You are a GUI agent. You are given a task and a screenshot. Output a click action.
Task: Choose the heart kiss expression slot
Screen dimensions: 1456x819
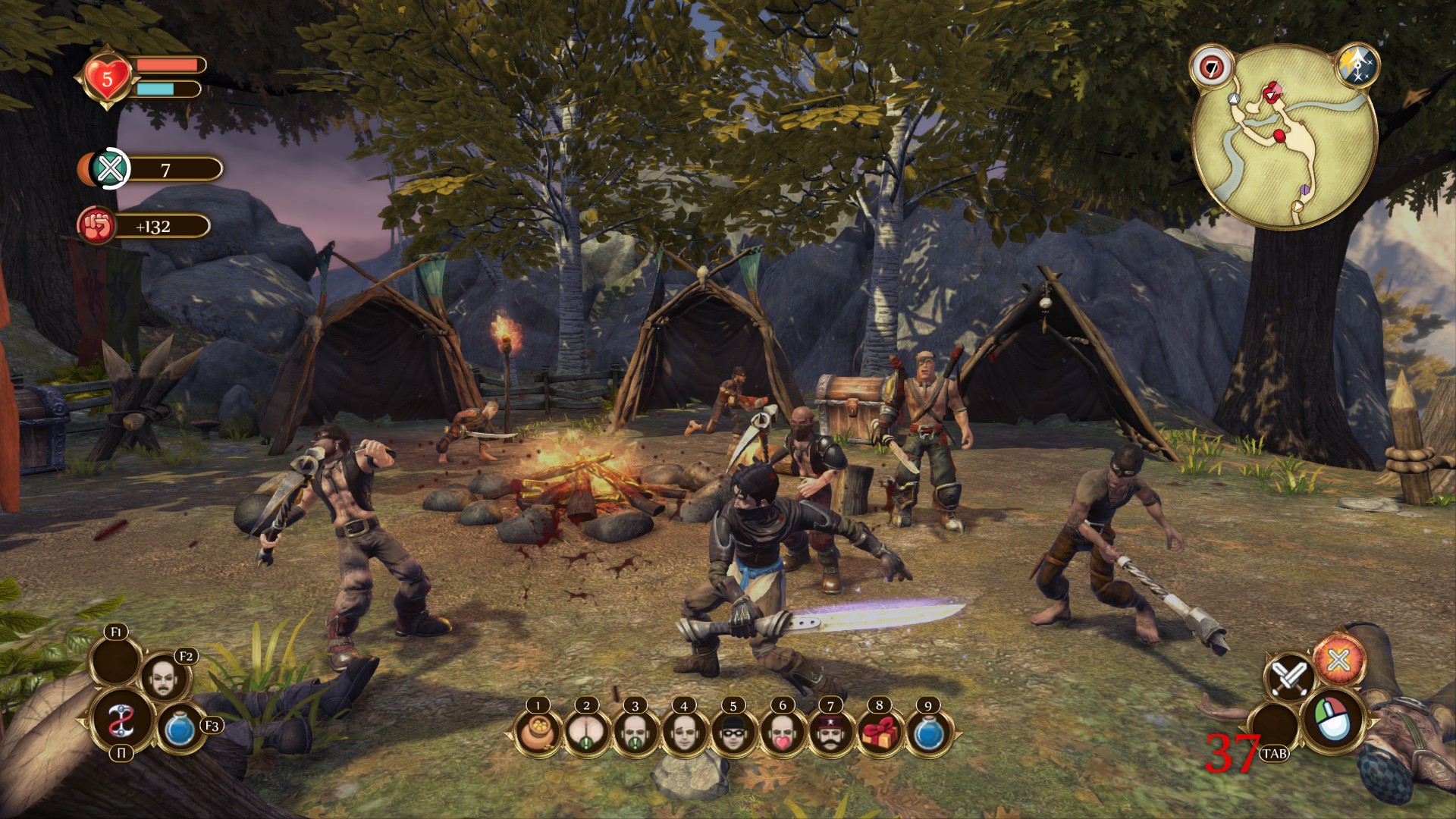click(782, 733)
